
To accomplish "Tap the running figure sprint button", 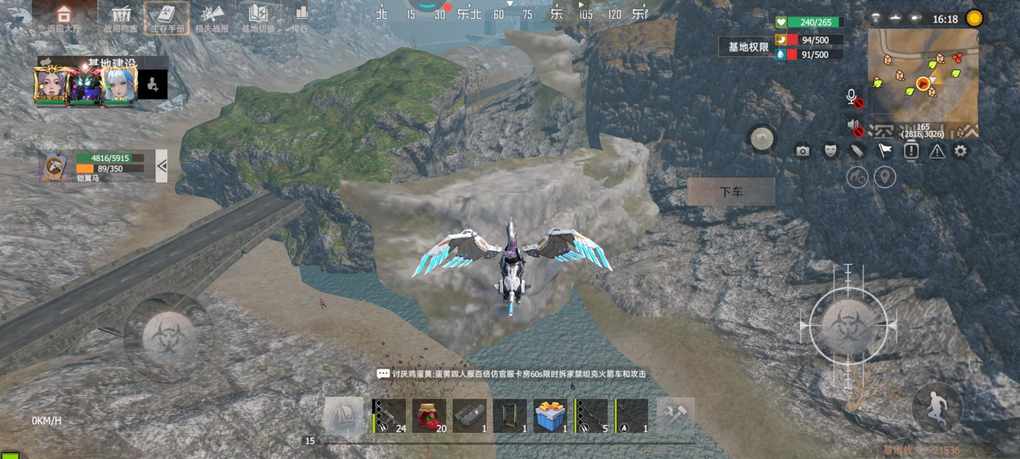I will pos(936,405).
